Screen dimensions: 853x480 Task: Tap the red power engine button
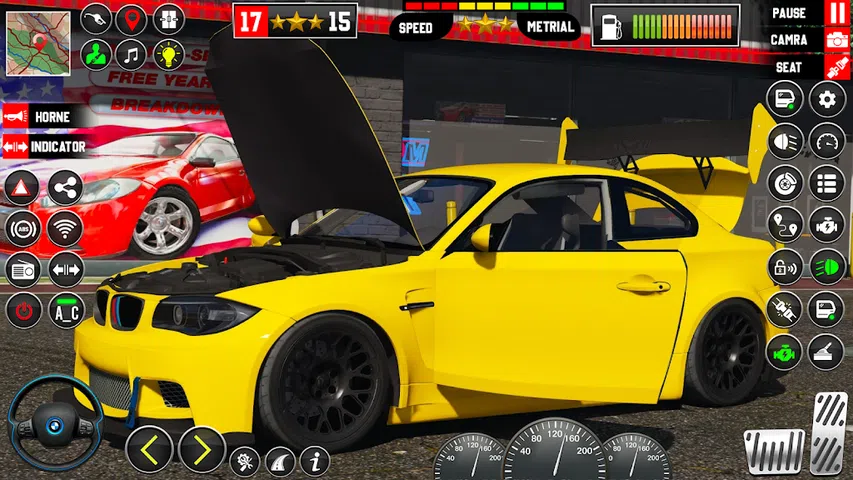click(22, 311)
